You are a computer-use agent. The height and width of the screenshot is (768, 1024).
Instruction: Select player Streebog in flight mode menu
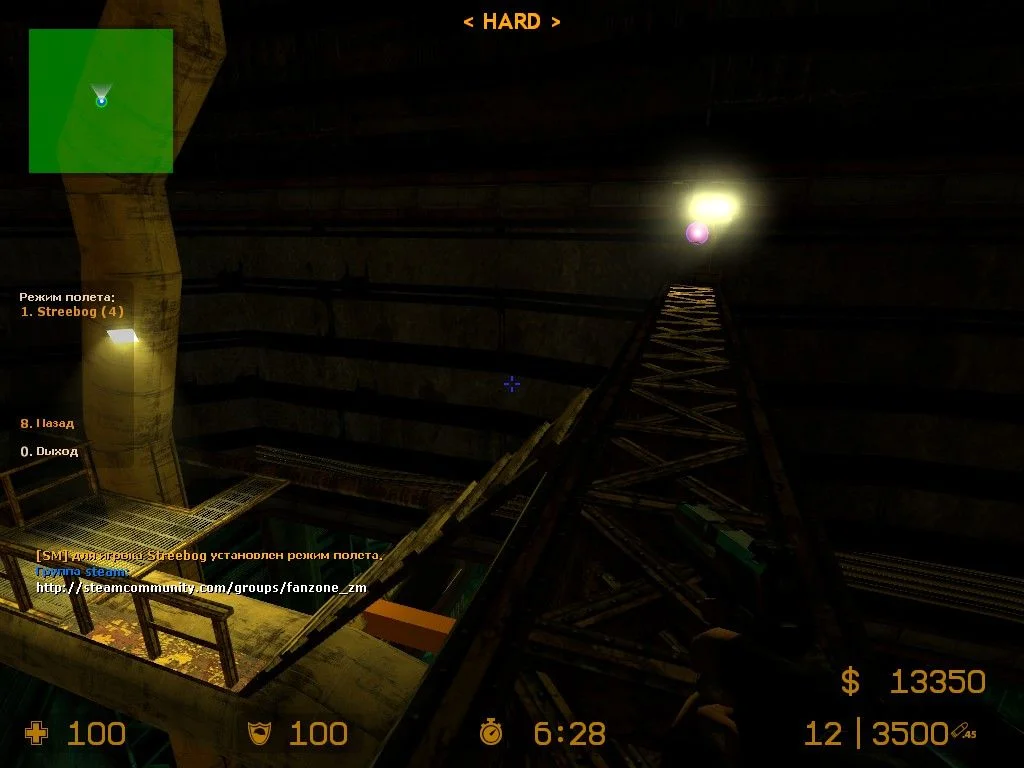coord(73,312)
